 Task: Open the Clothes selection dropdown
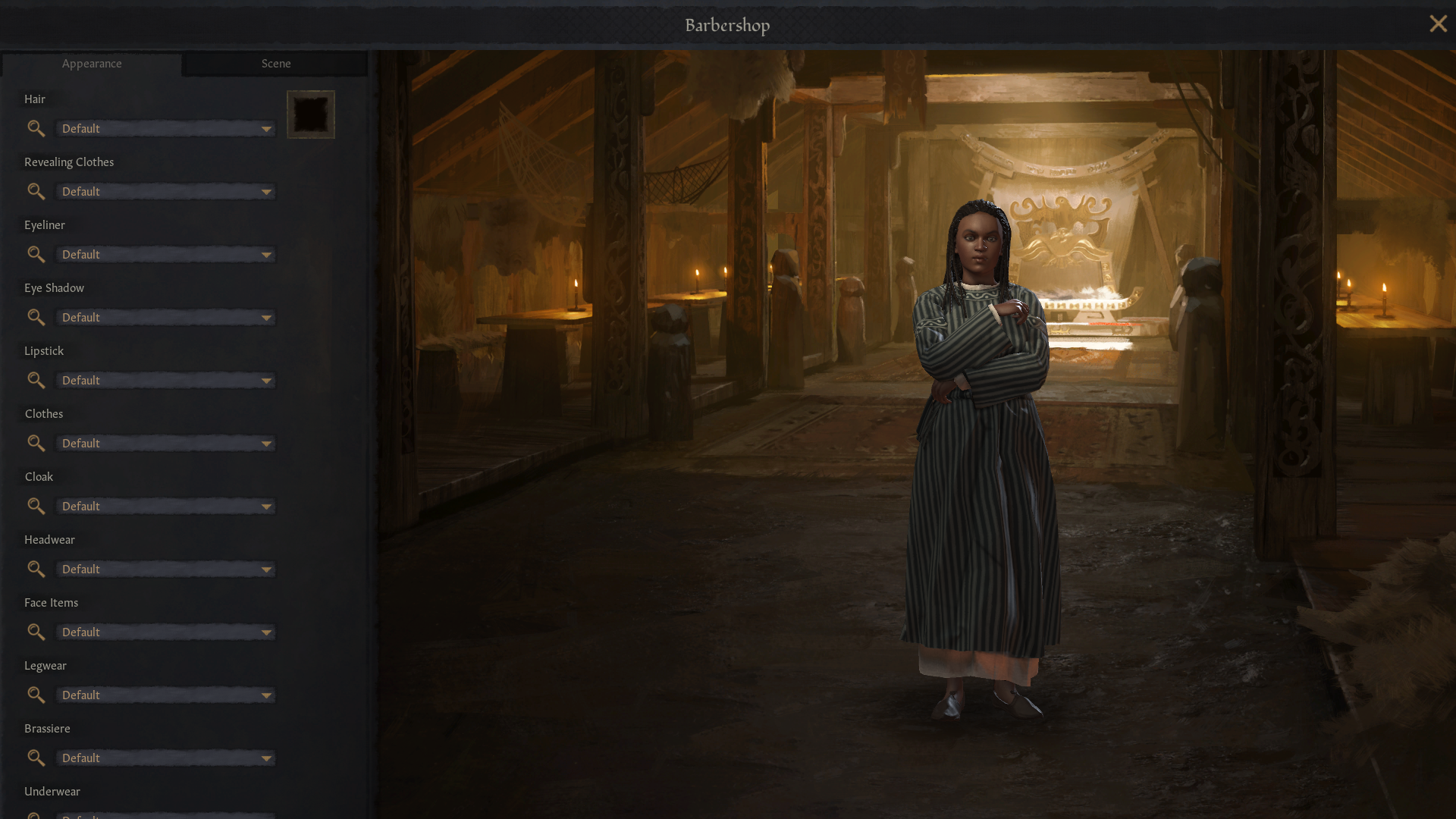(x=165, y=443)
